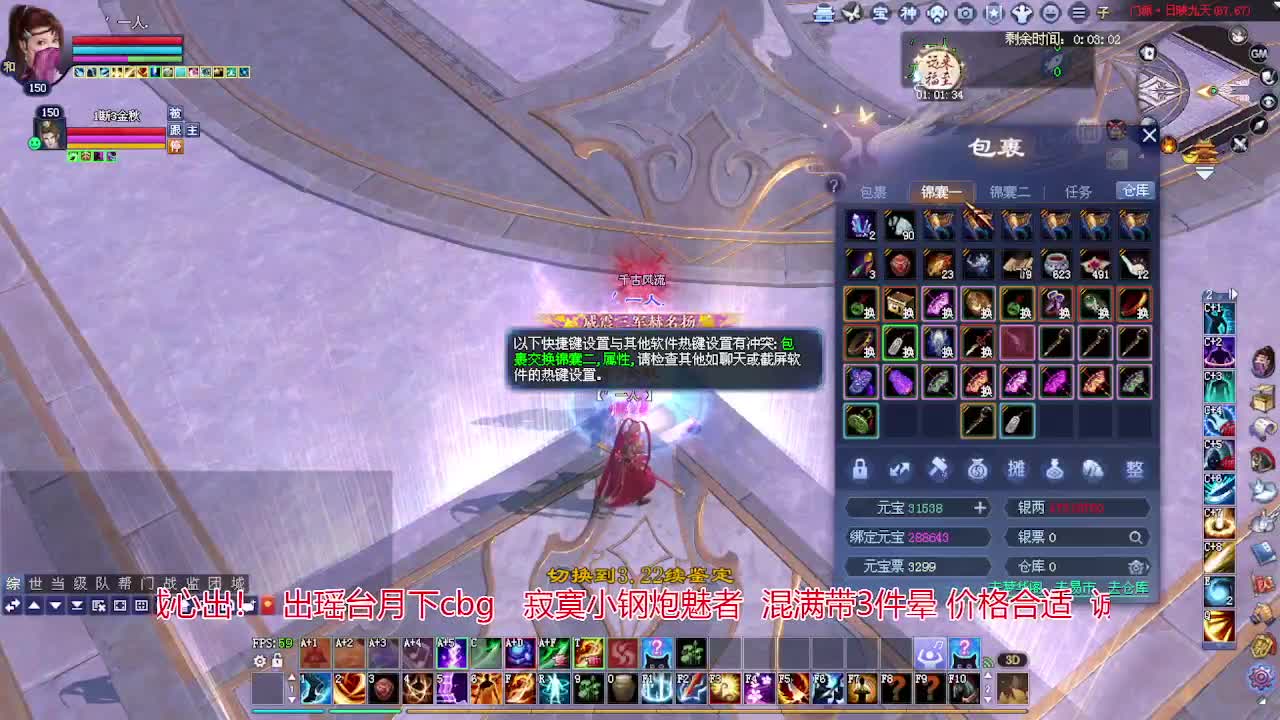Click the plus beside the 元宝 amount
This screenshot has width=1280, height=720.
(979, 507)
